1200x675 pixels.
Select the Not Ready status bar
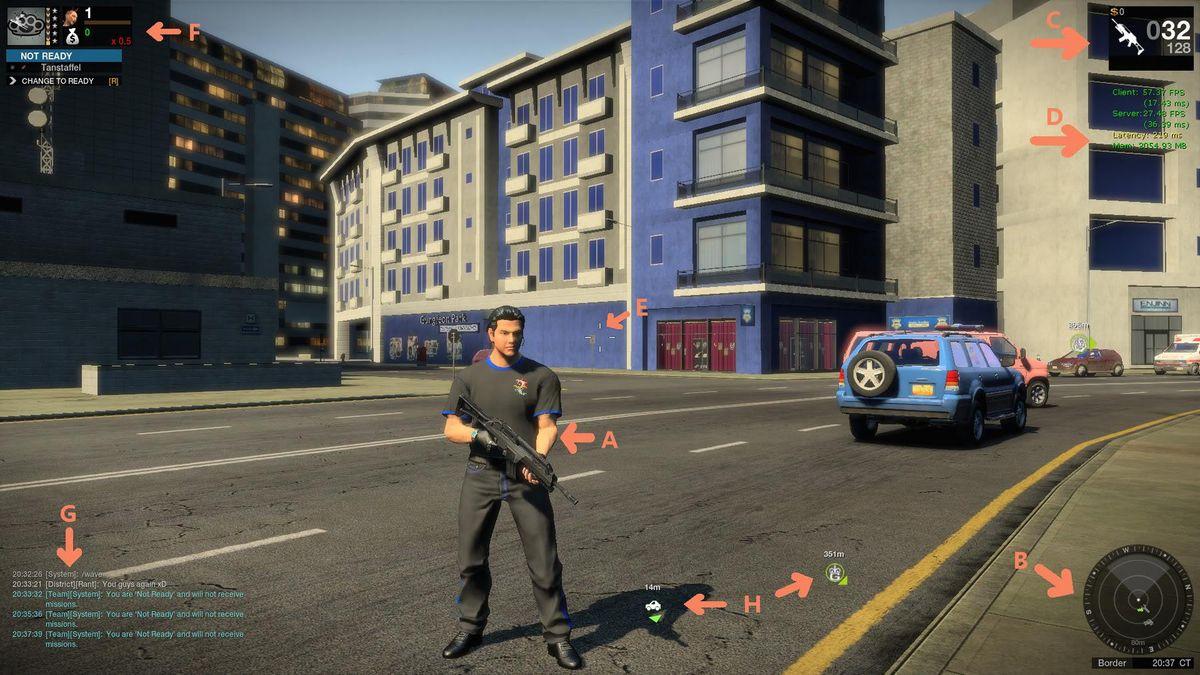pos(63,56)
